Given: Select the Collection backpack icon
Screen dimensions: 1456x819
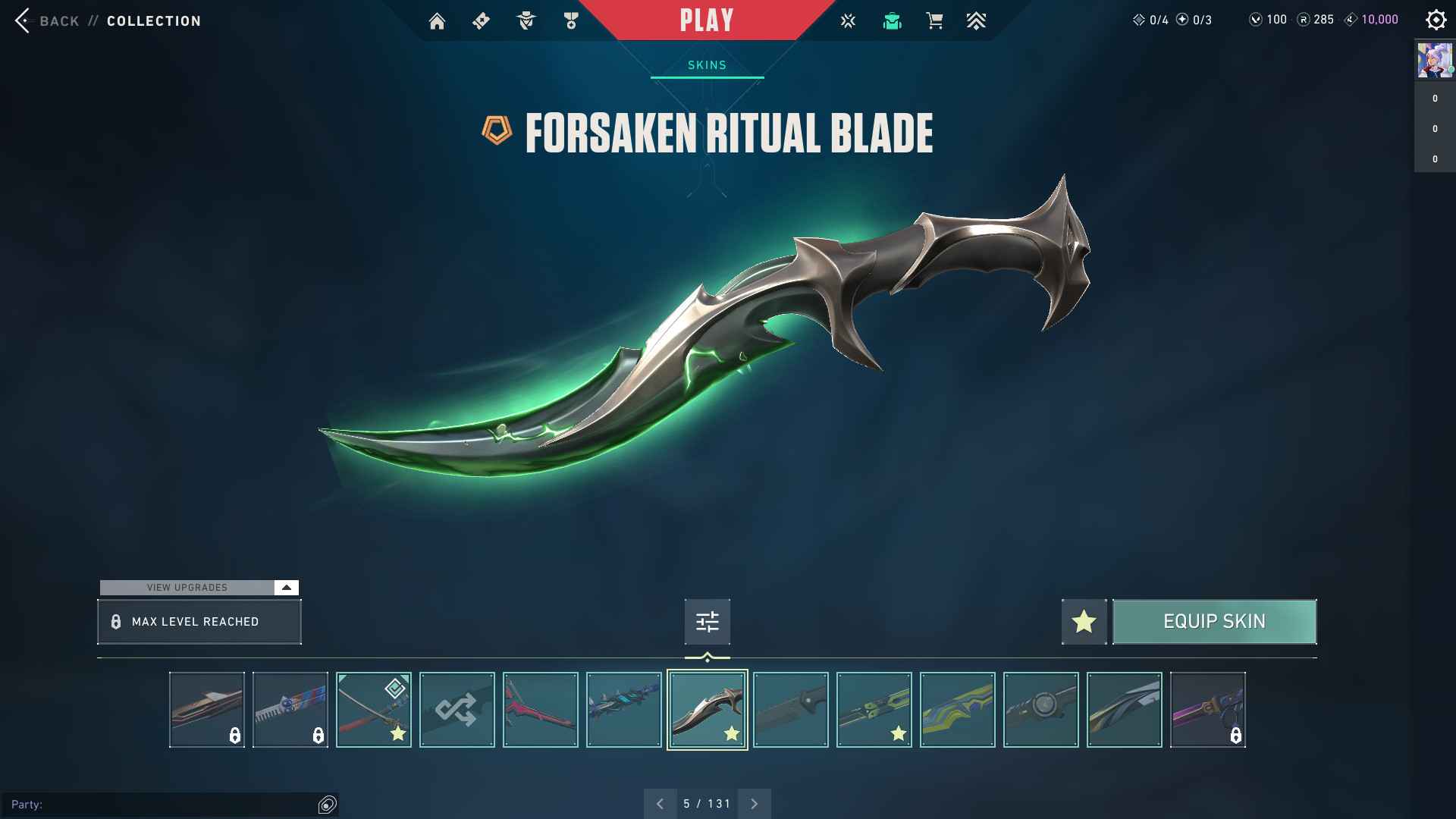Looking at the screenshot, I should [x=892, y=20].
